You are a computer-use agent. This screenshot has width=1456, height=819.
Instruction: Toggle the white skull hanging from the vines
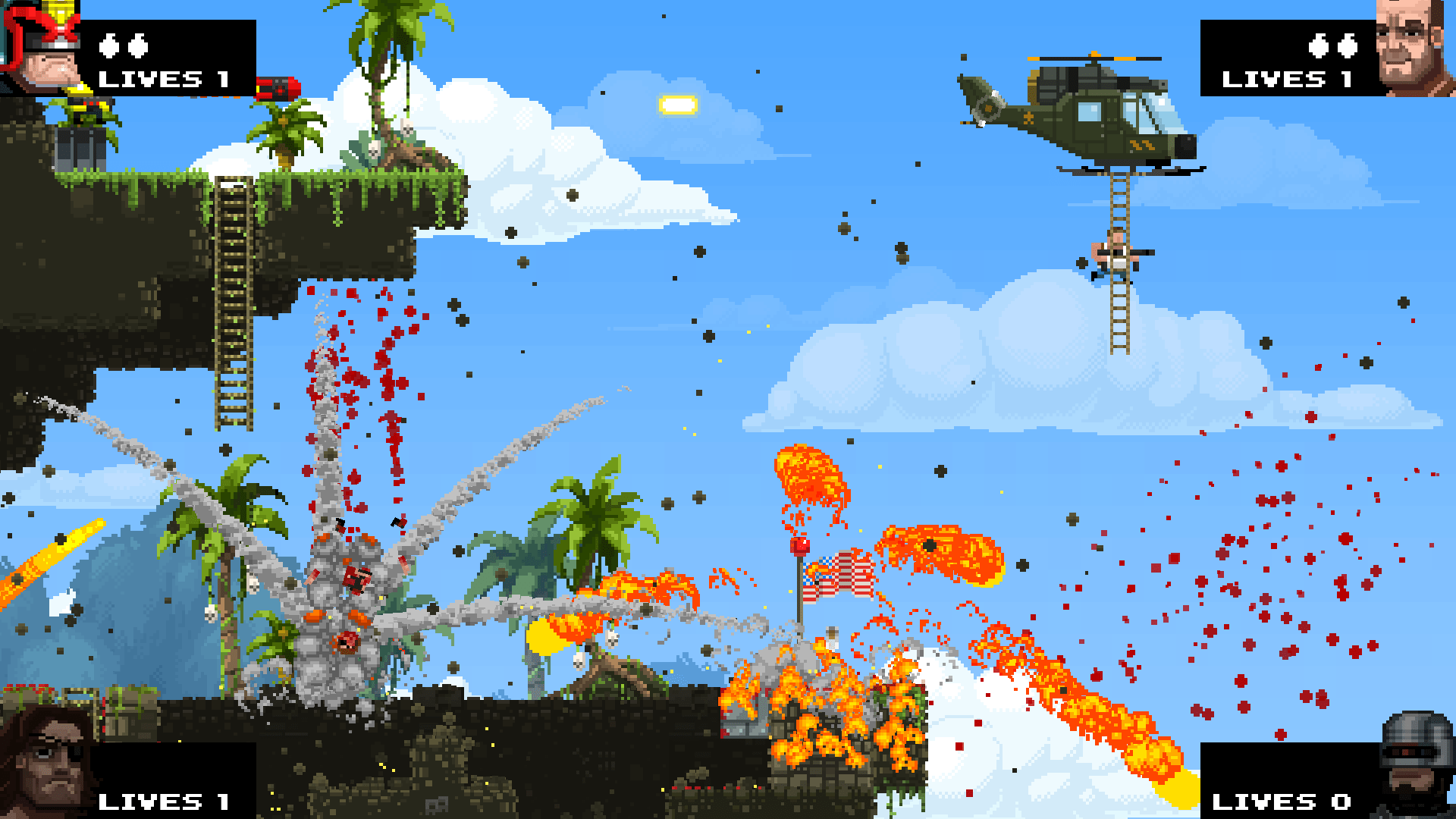pyautogui.click(x=373, y=149)
